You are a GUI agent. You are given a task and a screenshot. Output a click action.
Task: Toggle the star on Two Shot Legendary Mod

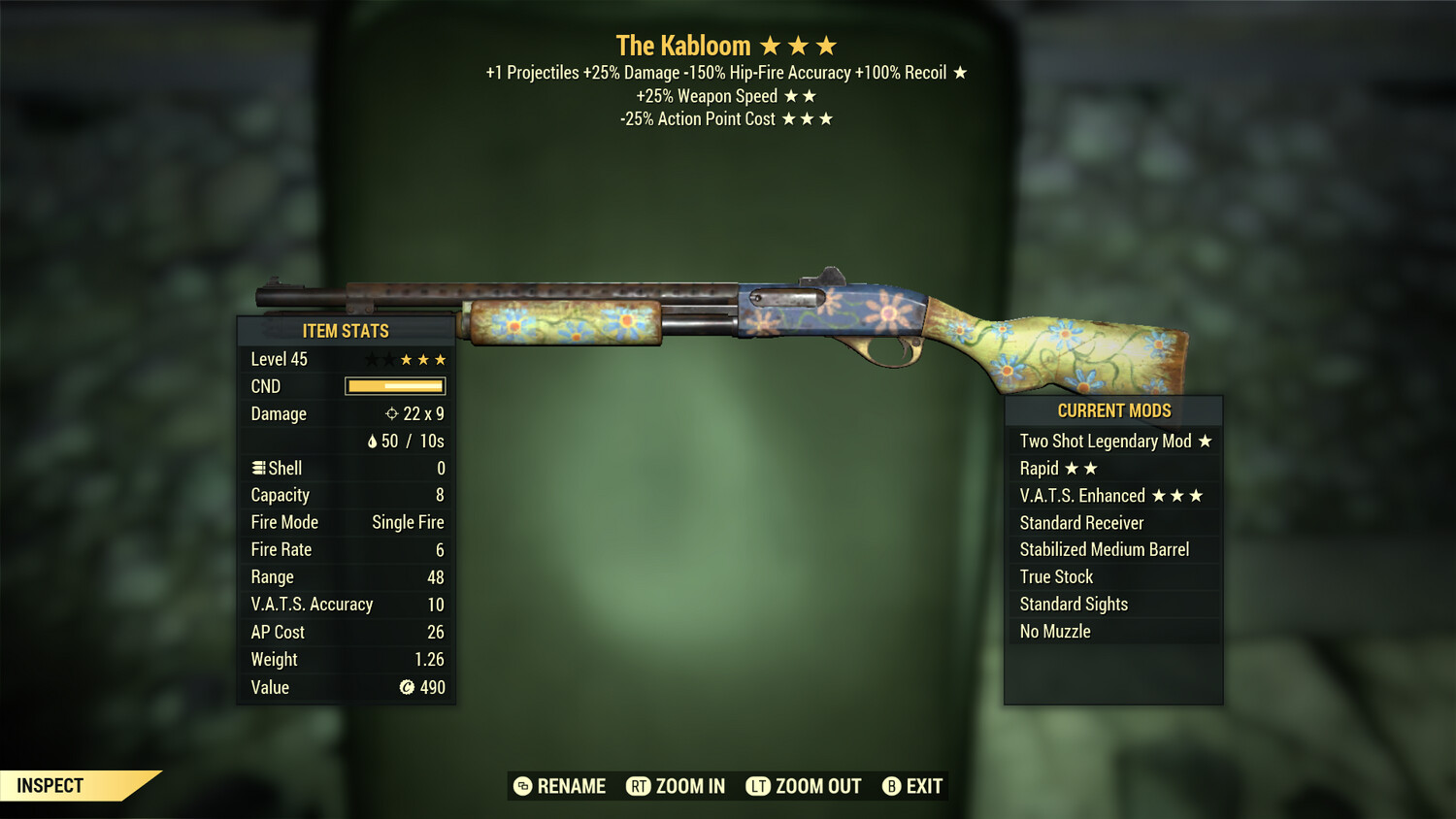click(x=1205, y=441)
